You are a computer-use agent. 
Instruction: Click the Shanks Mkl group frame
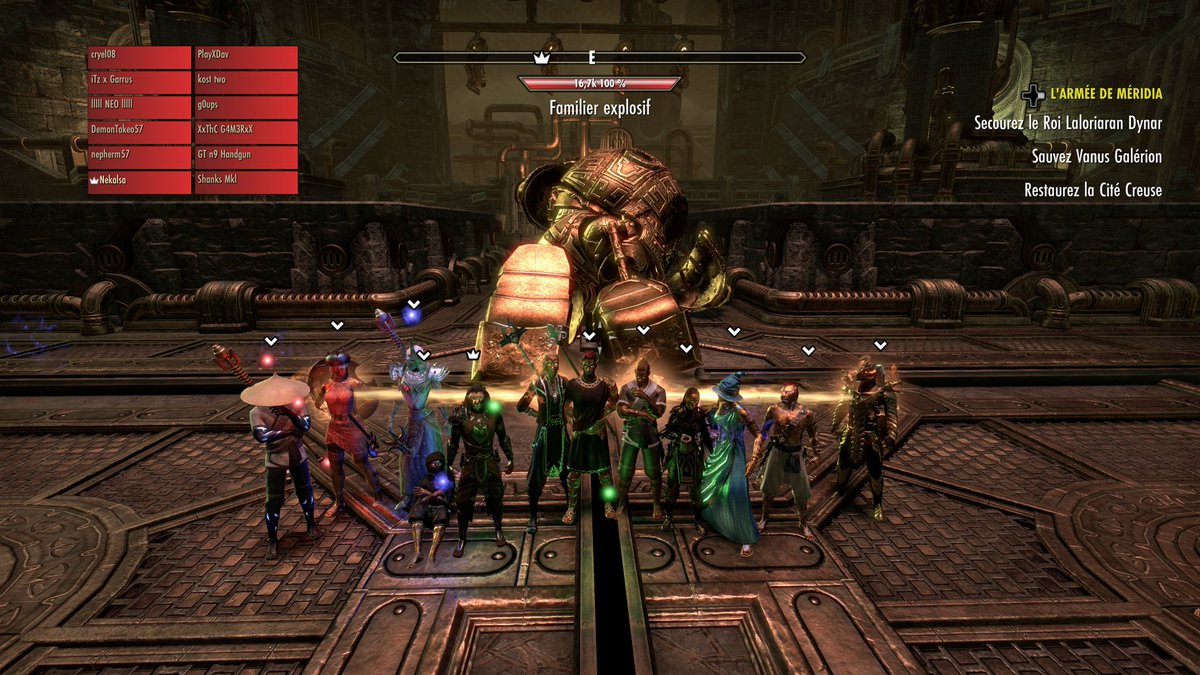coord(246,182)
